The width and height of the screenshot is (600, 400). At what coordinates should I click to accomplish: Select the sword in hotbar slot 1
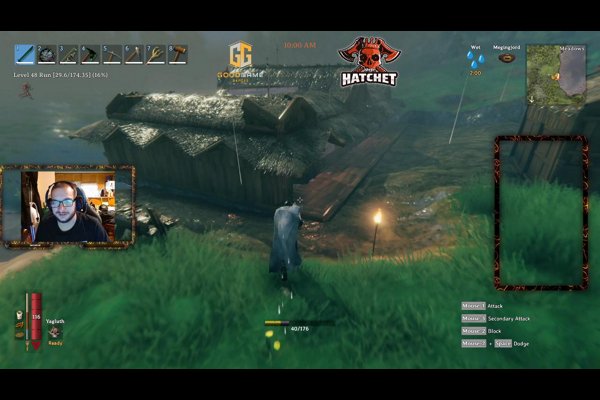coord(24,54)
